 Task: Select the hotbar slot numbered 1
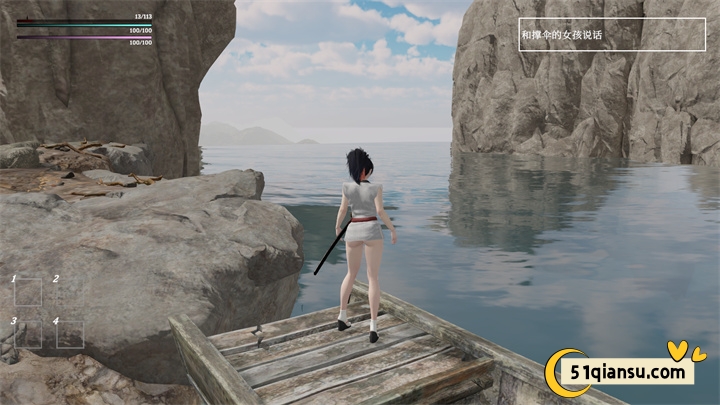tap(28, 291)
